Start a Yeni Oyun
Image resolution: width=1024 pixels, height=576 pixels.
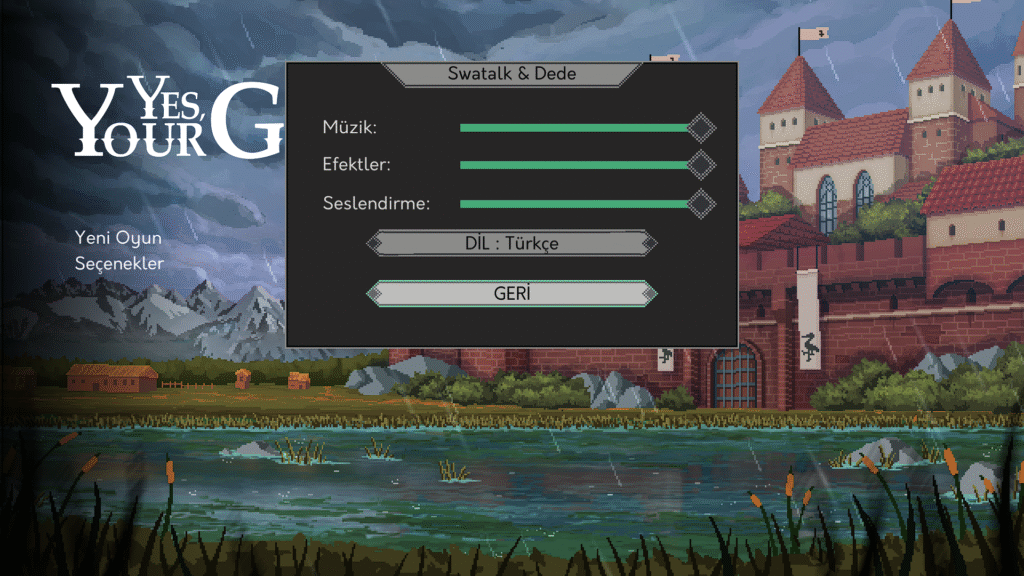pos(118,238)
